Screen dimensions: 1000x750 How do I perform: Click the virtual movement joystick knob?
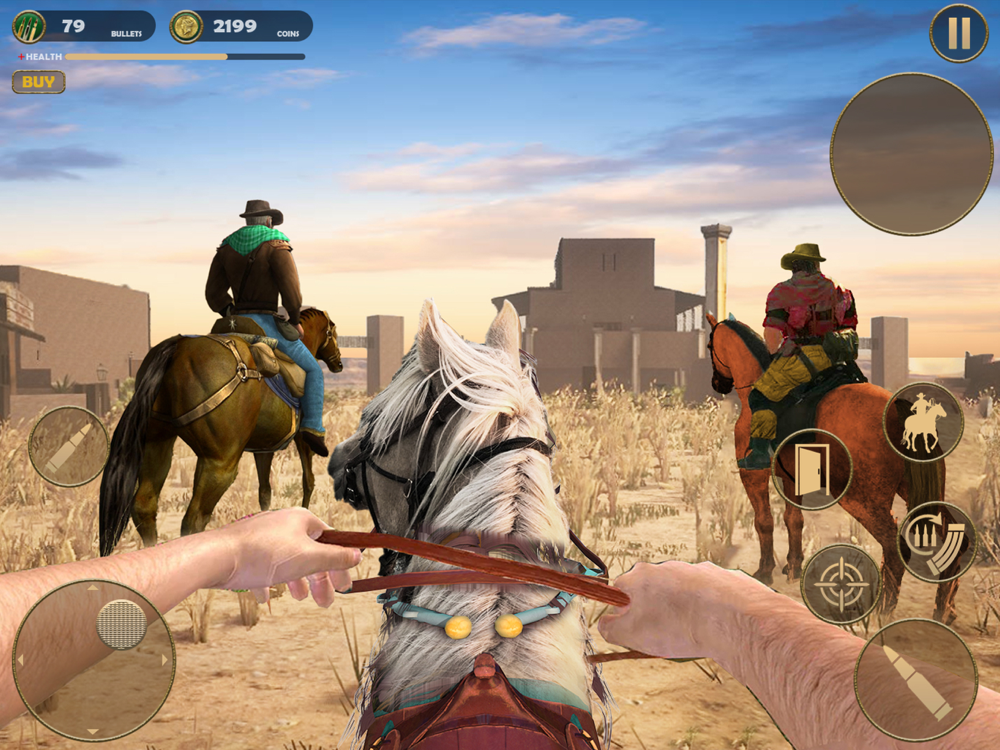click(x=121, y=624)
